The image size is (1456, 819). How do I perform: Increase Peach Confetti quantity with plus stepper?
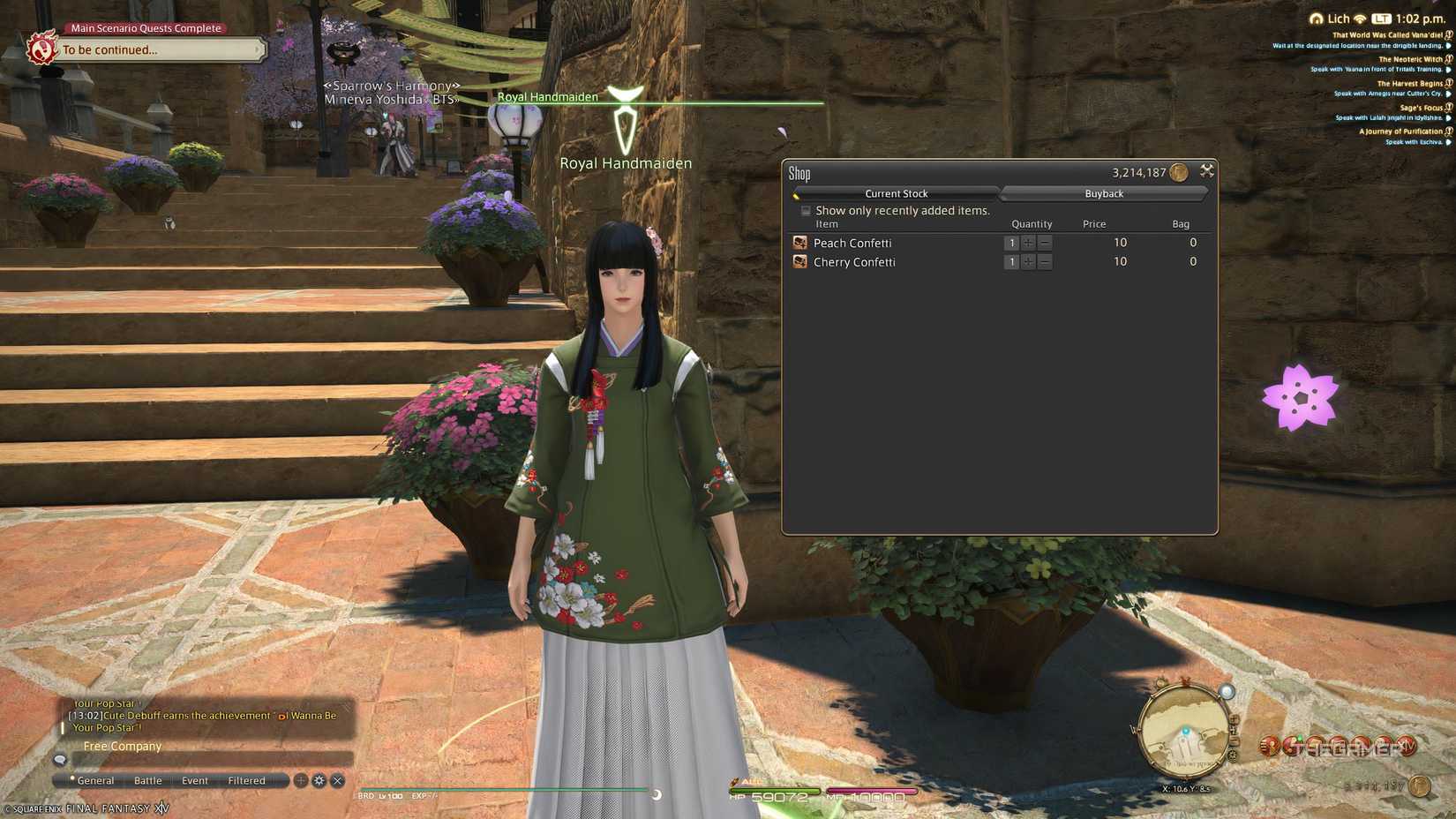(1028, 242)
